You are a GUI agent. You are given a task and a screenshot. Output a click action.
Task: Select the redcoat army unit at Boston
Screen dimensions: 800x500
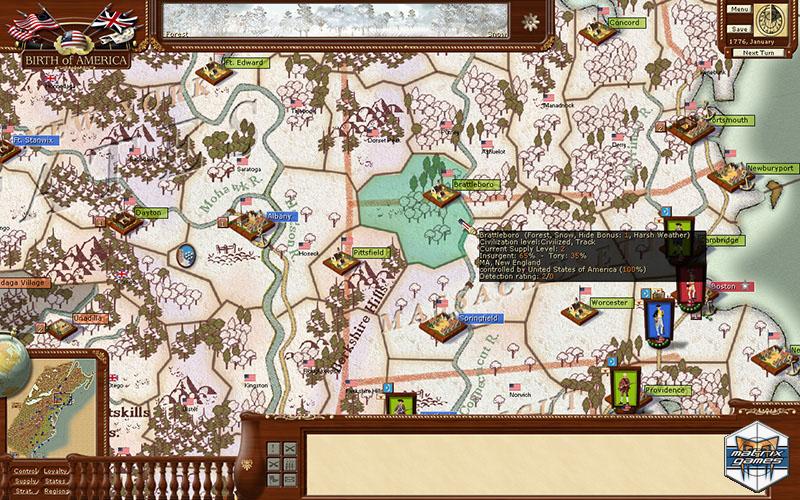689,287
